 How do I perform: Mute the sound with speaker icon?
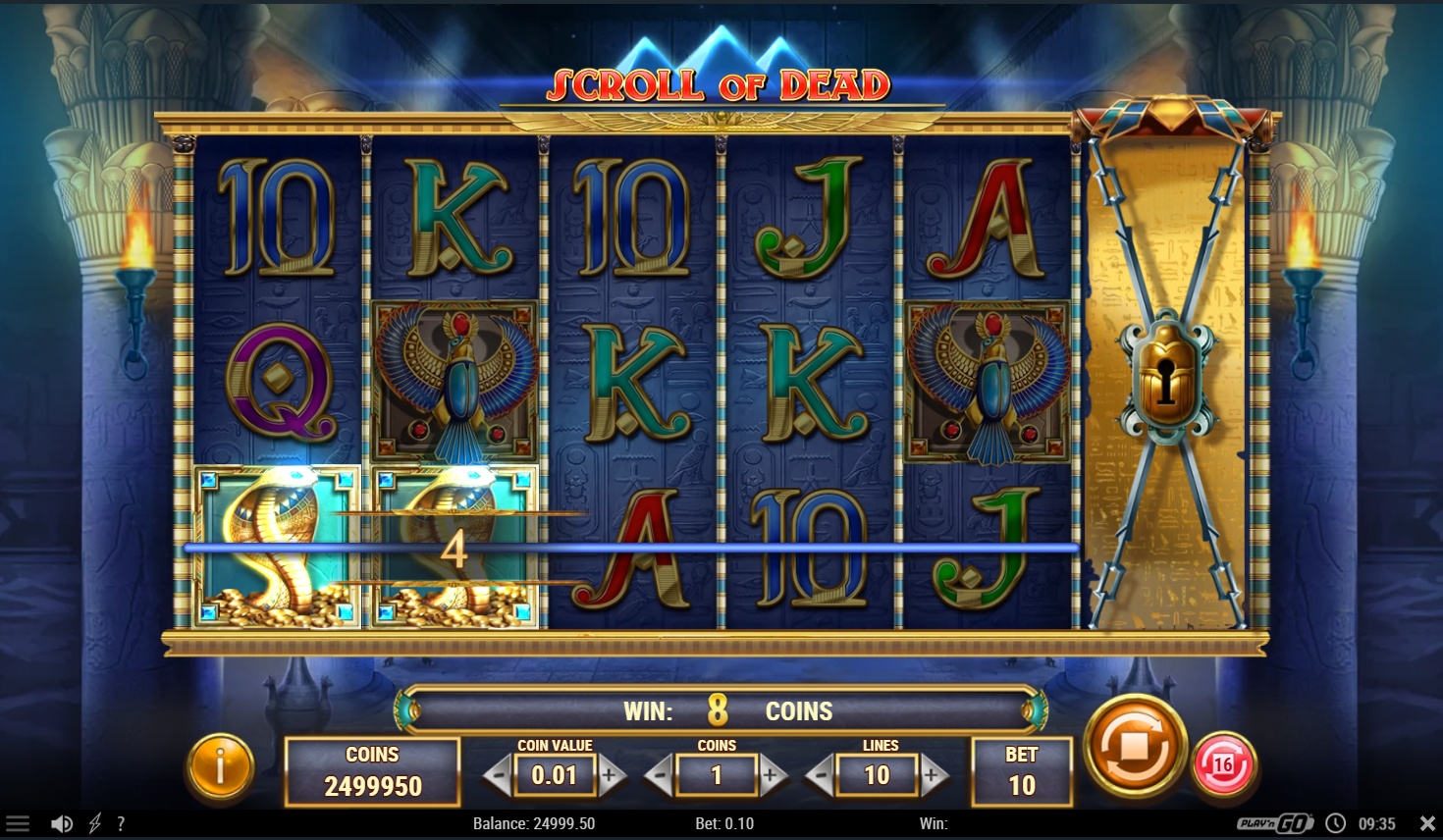tap(61, 823)
